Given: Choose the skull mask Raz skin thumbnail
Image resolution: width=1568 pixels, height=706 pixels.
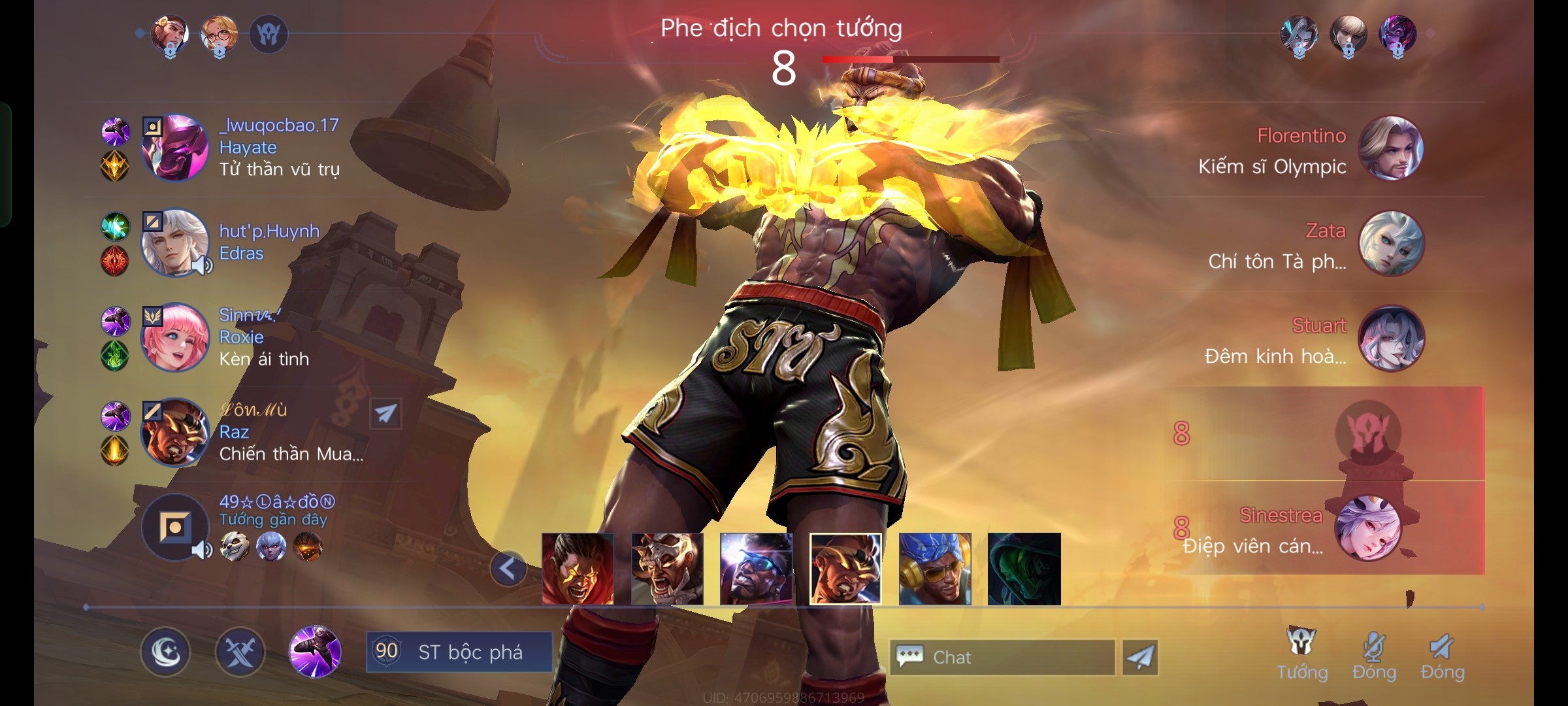Looking at the screenshot, I should [x=667, y=569].
